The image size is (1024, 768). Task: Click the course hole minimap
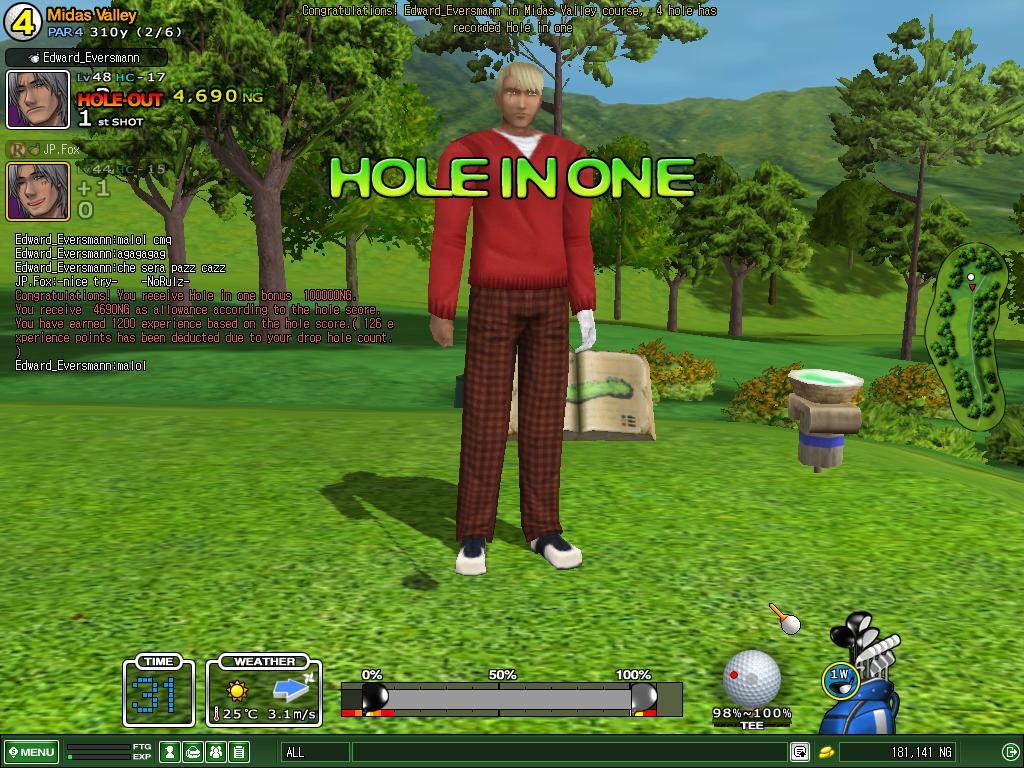(x=967, y=335)
